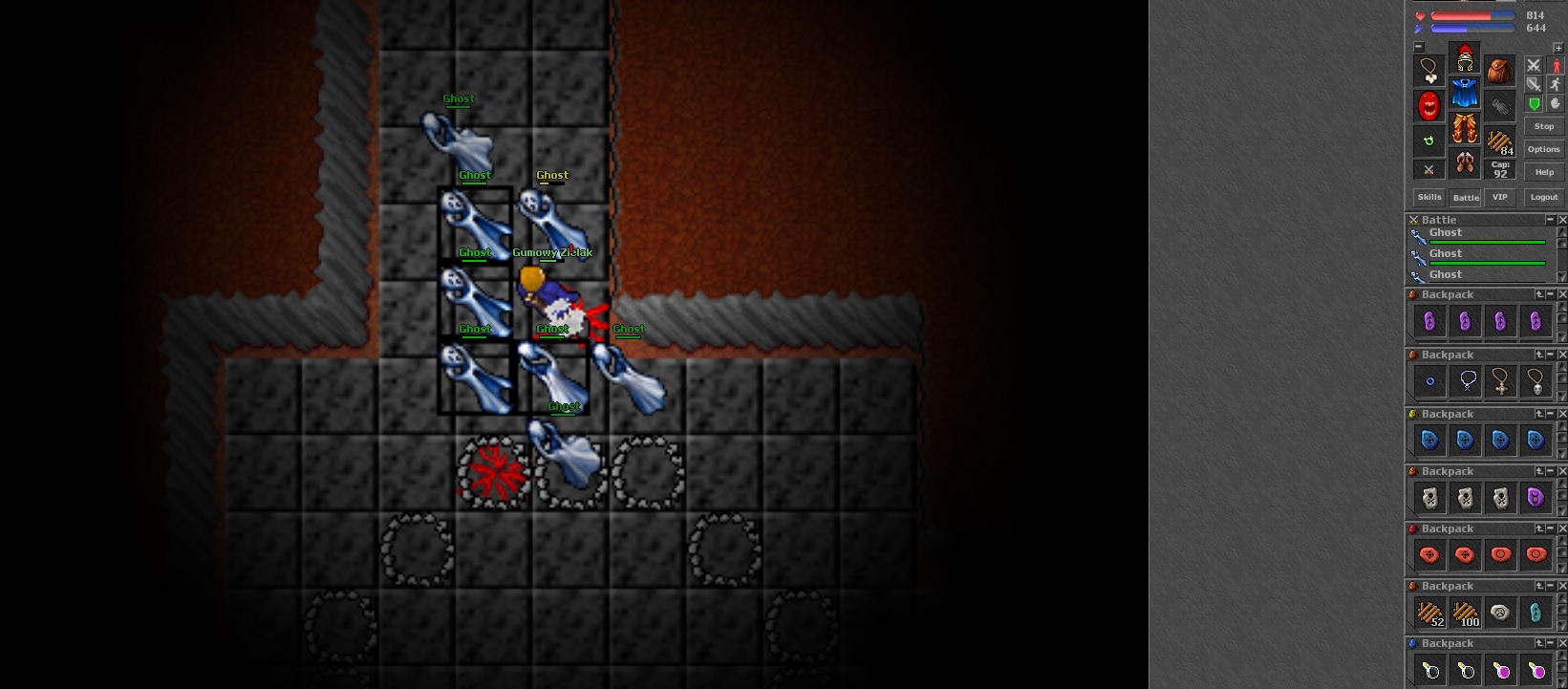Open the brown backpack equipment slot

(1500, 71)
